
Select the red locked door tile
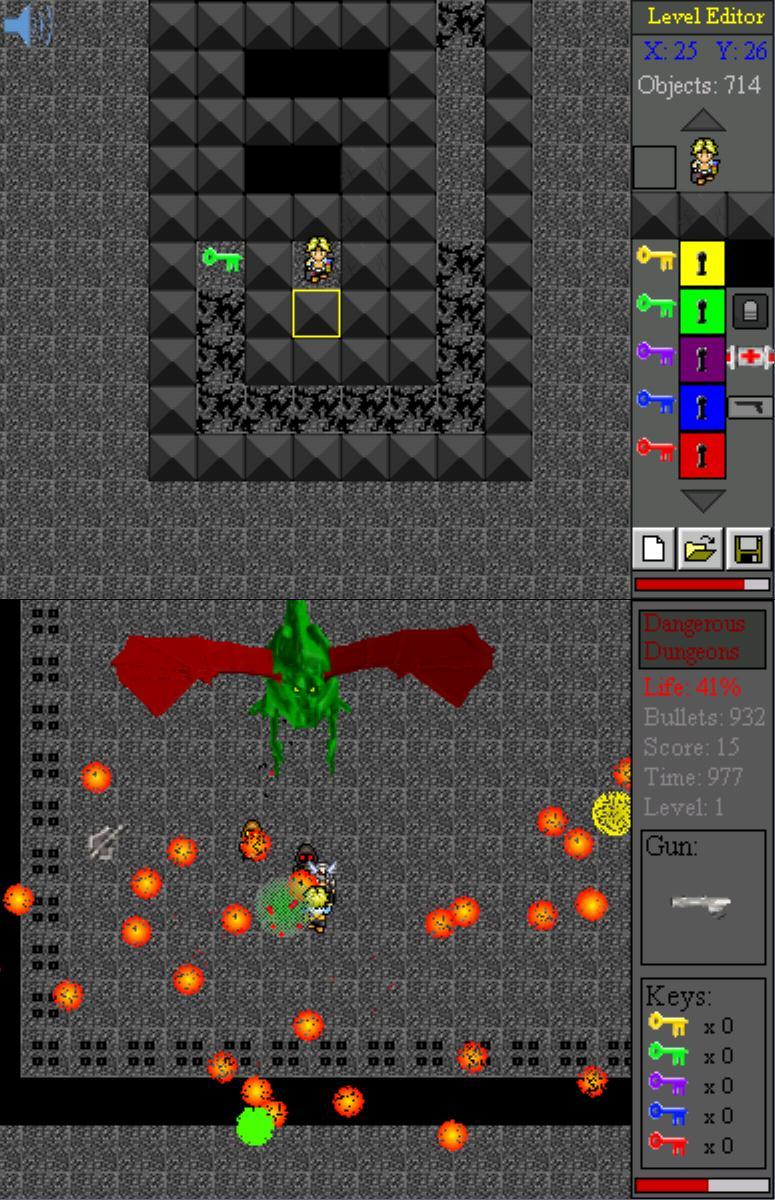point(702,455)
